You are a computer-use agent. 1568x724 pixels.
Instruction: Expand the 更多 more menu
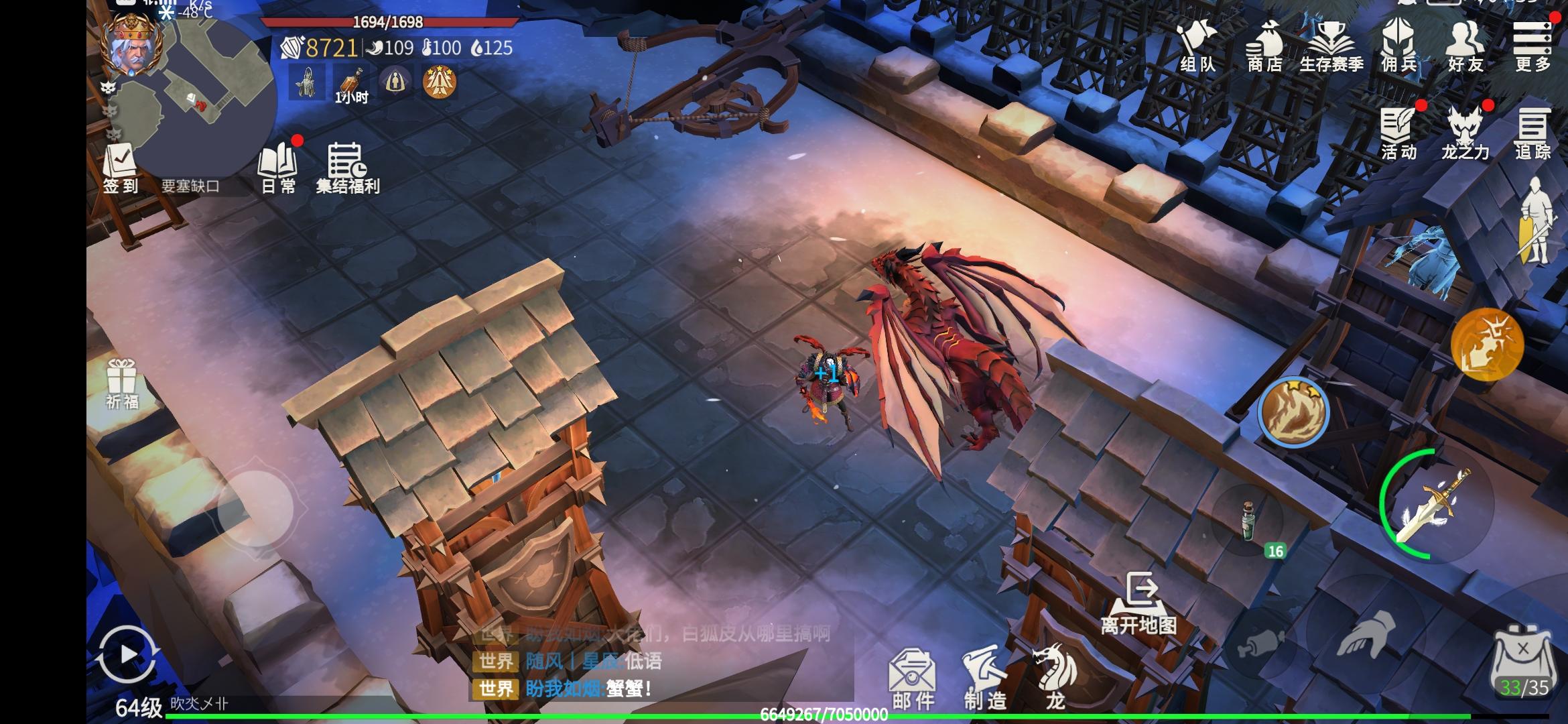pyautogui.click(x=1532, y=46)
